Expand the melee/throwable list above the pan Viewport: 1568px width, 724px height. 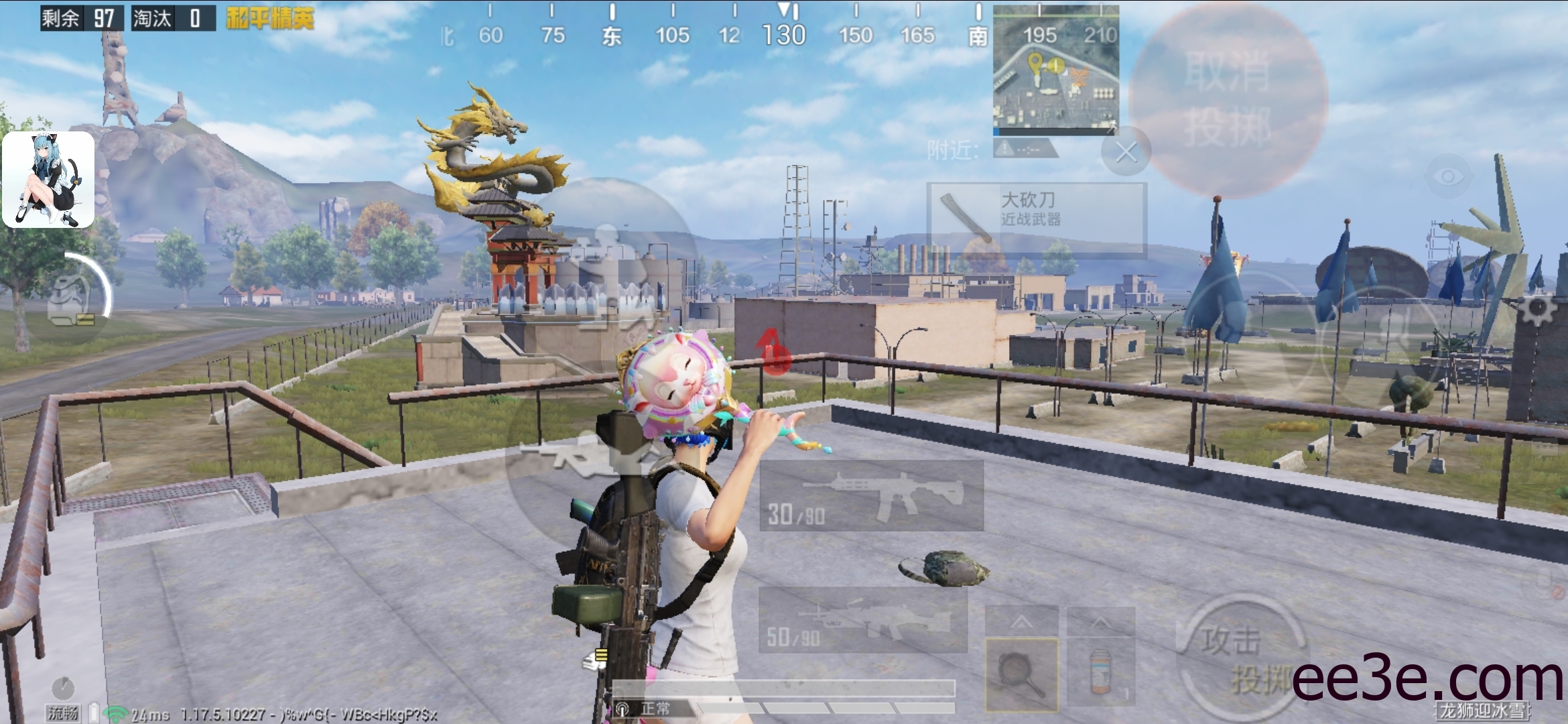[x=1021, y=622]
